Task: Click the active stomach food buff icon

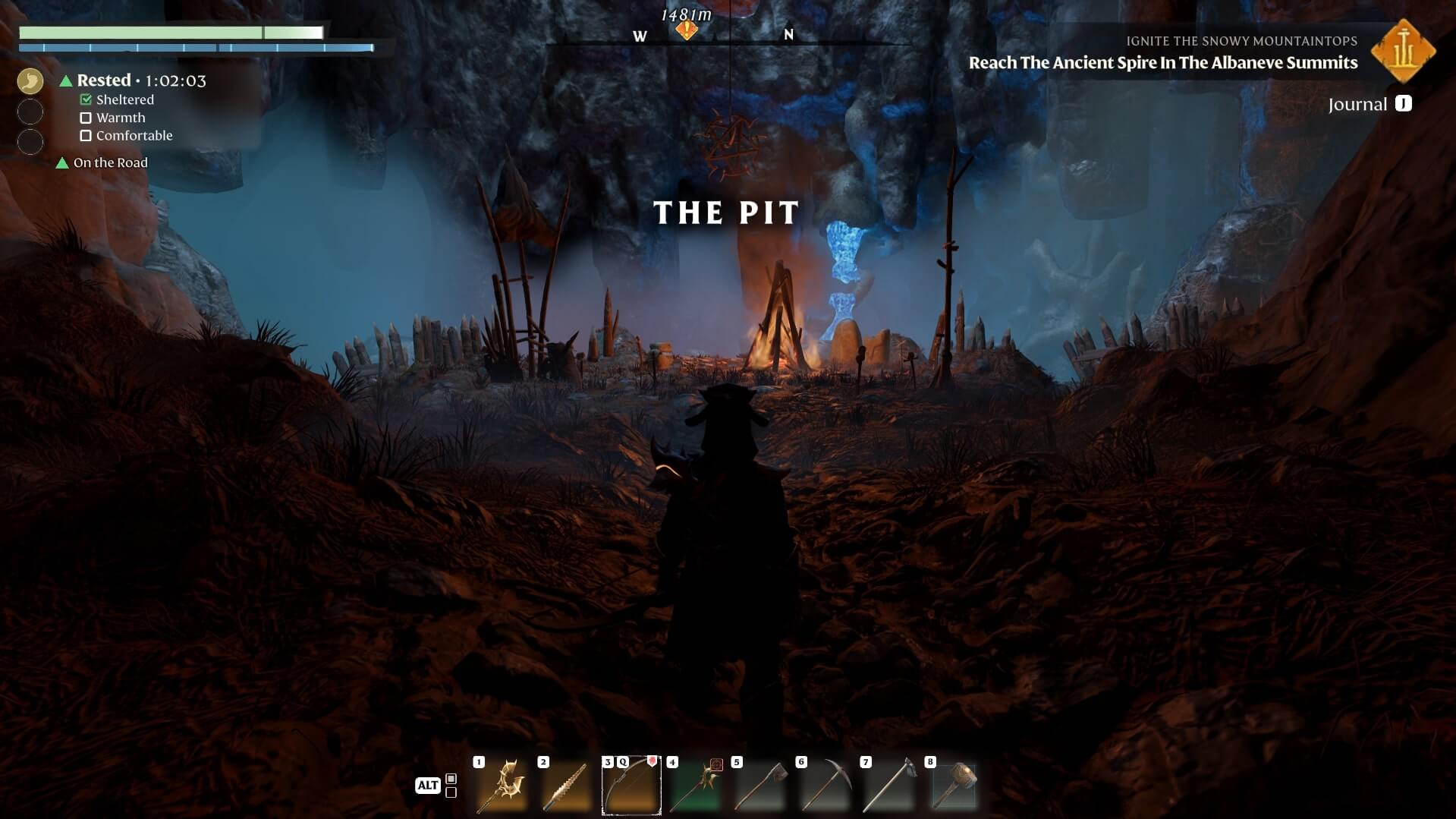Action: tap(30, 81)
